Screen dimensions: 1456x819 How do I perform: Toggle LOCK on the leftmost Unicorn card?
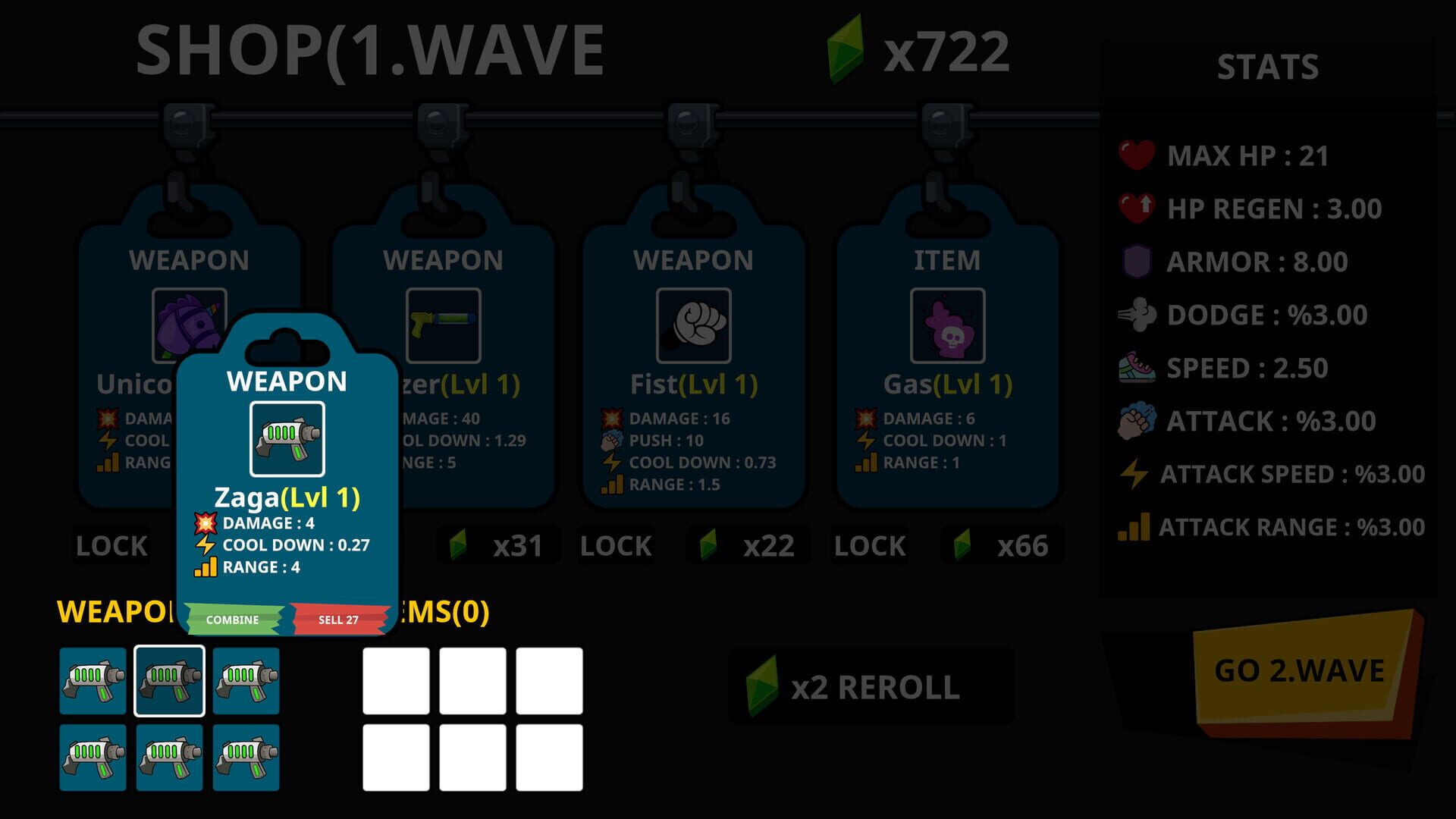pos(111,544)
